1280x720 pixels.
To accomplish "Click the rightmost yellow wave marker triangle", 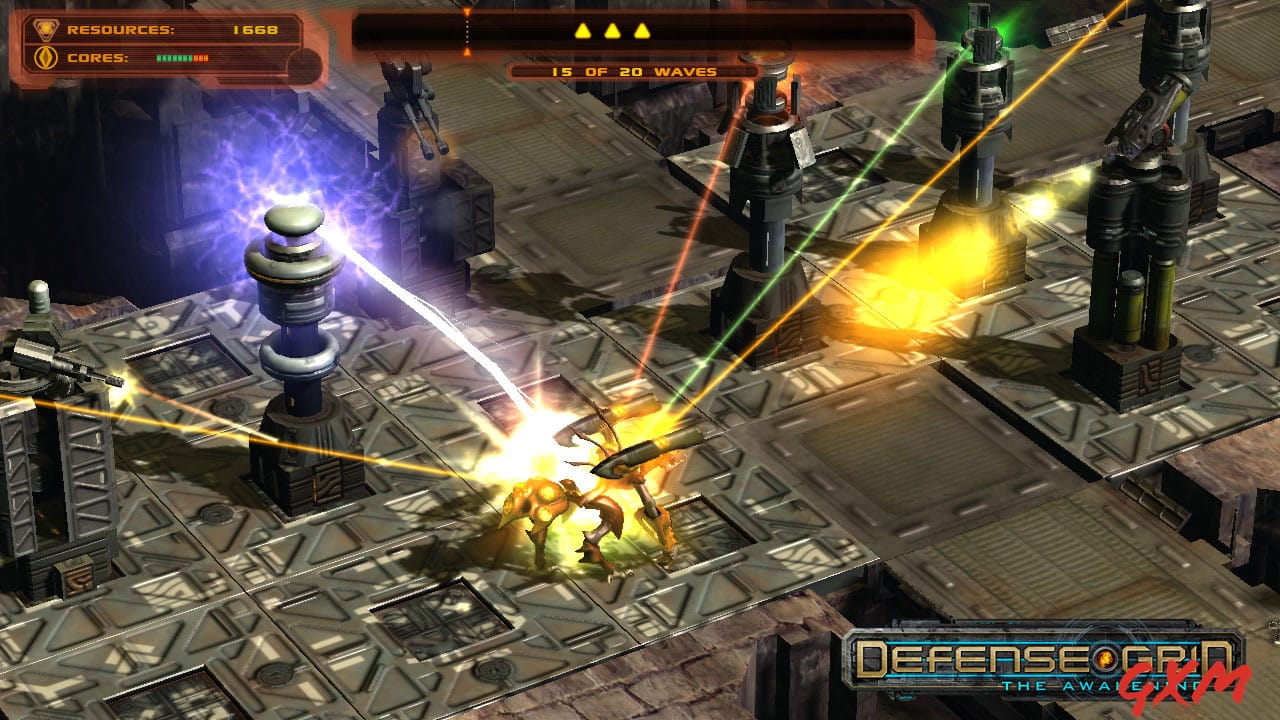I will (x=642, y=29).
